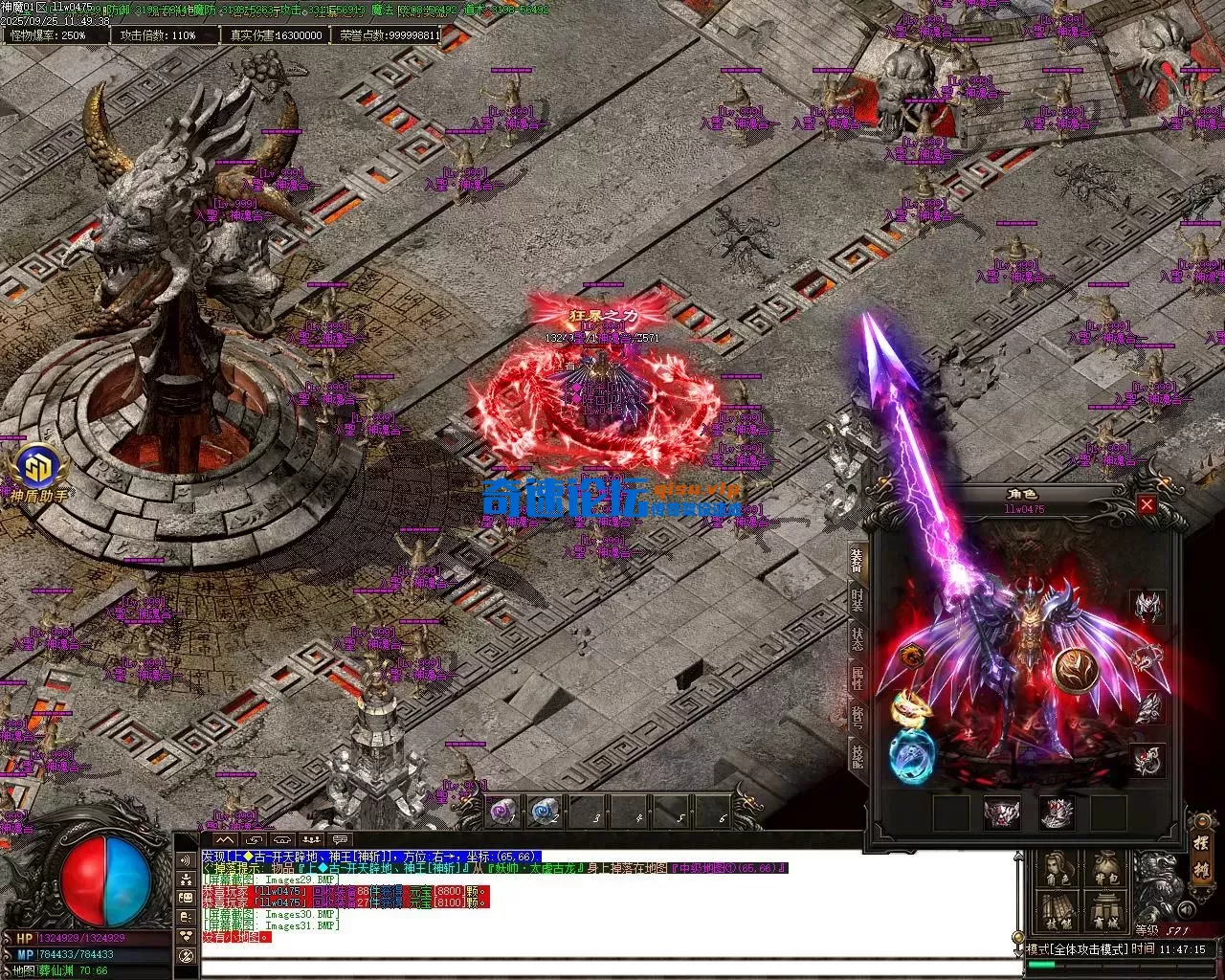Open the 技能 skills book menu
The image size is (1225, 980).
tap(1057, 913)
